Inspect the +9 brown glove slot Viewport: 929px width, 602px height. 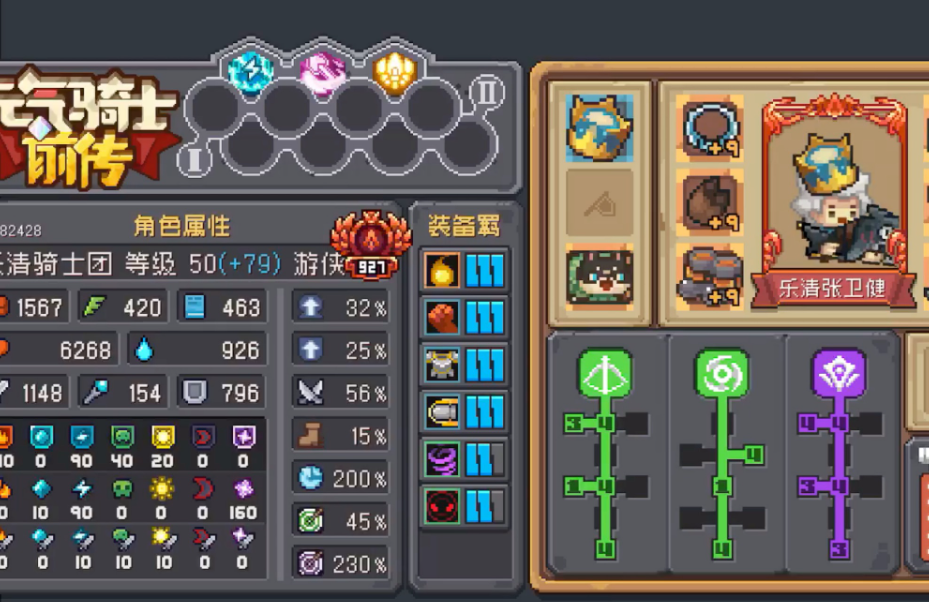tap(712, 201)
